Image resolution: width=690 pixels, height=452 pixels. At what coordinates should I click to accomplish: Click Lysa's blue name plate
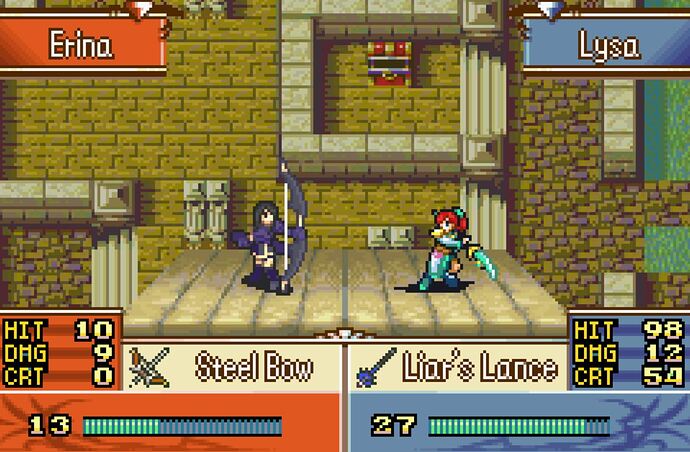tap(608, 45)
